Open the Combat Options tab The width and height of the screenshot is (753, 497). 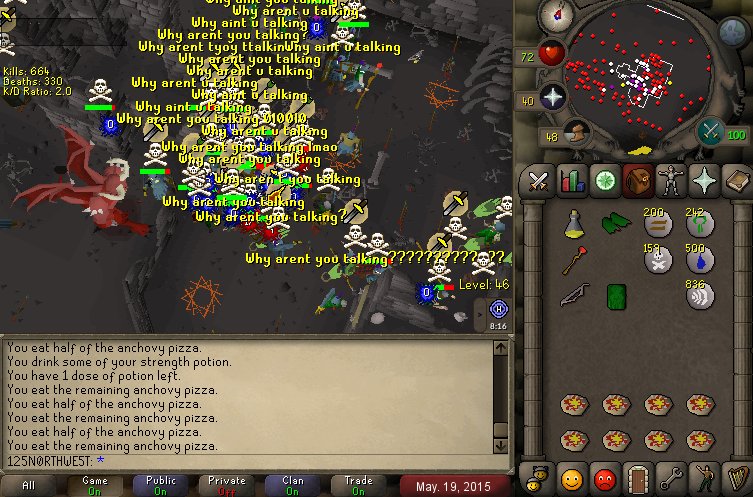539,181
